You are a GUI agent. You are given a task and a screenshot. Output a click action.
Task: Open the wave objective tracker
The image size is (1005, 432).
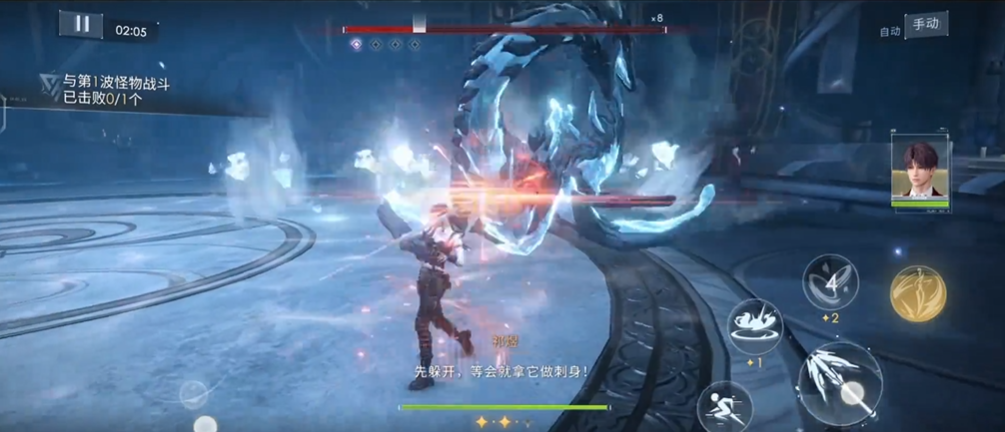(110, 90)
